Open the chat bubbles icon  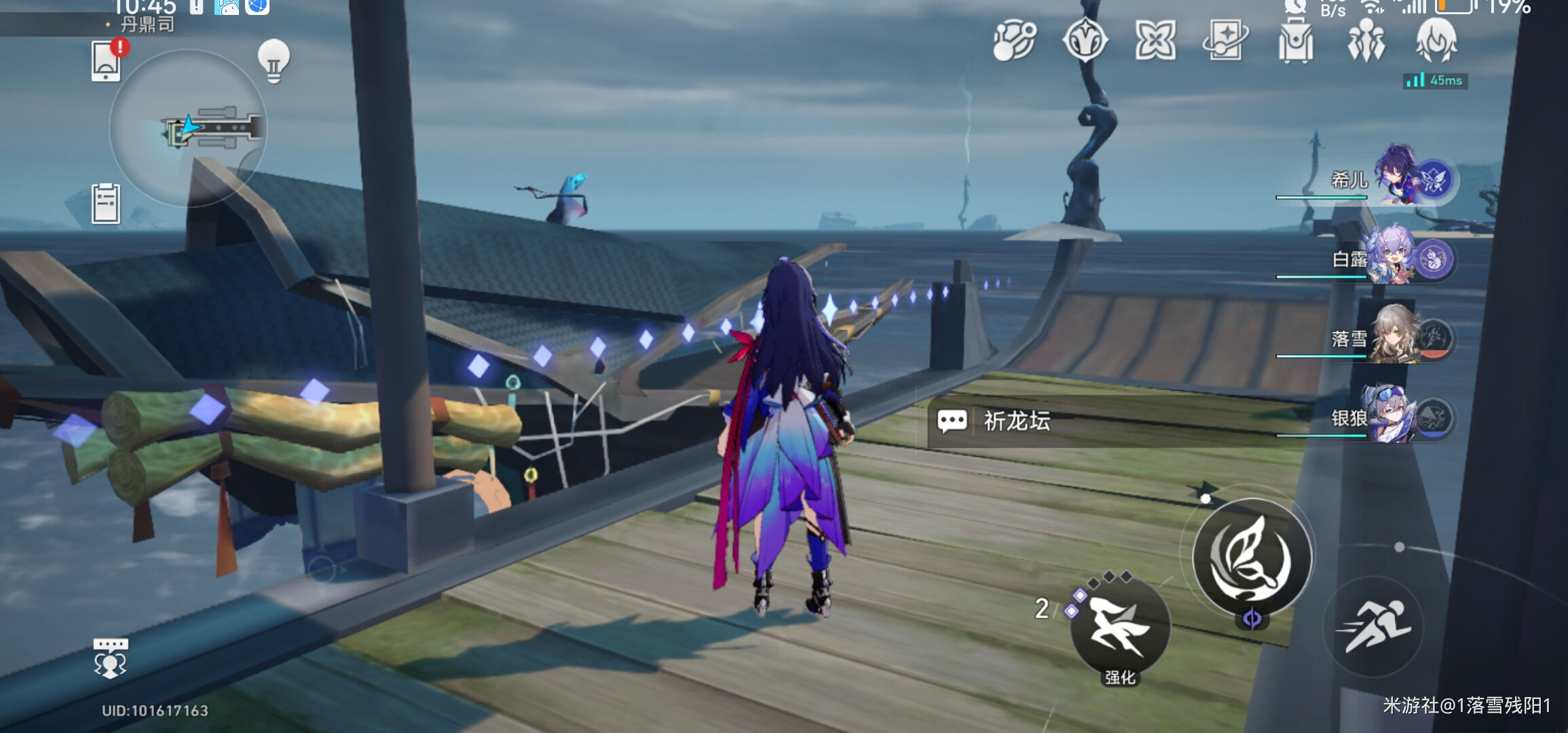point(110,658)
